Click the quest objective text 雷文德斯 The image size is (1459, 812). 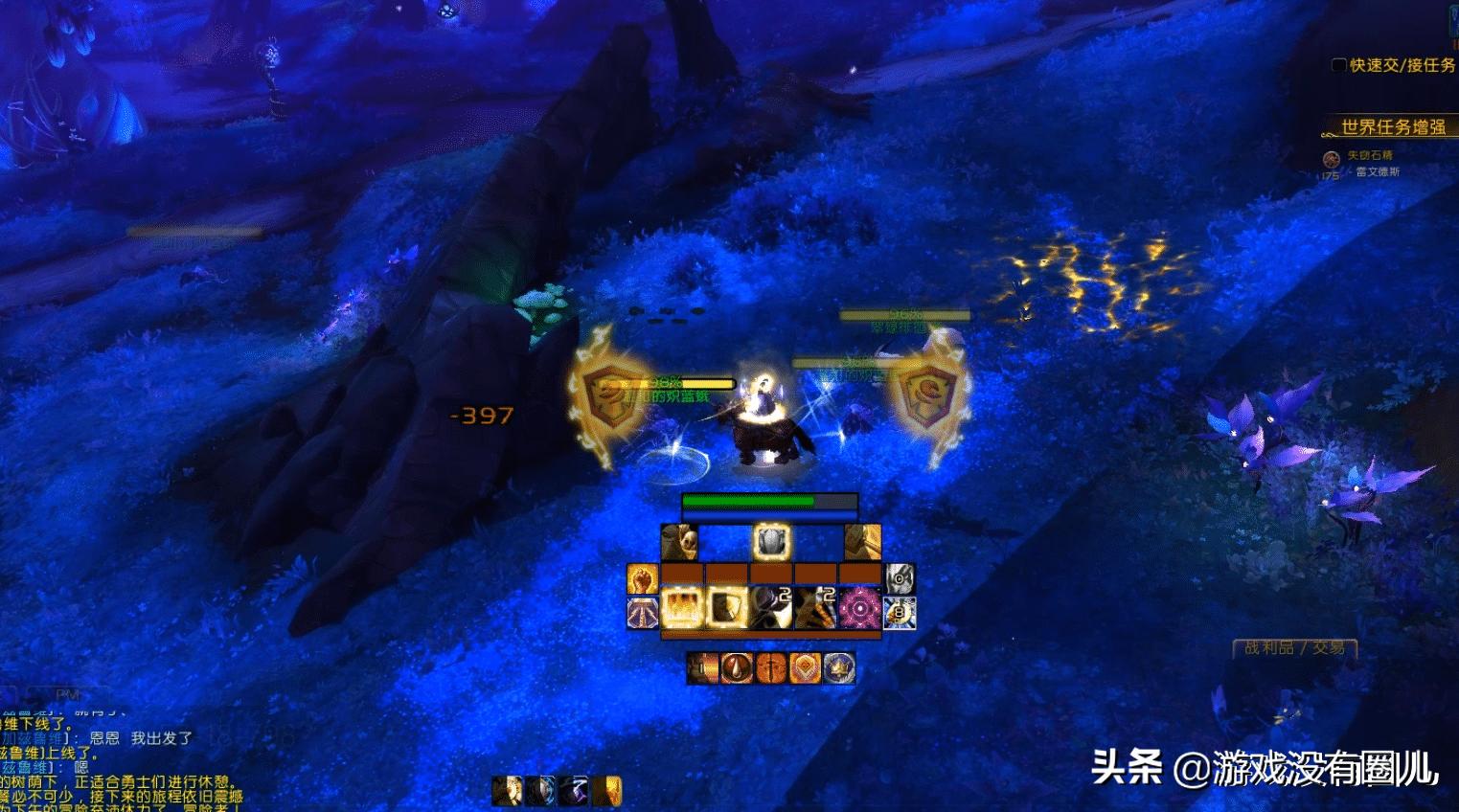pyautogui.click(x=1378, y=172)
